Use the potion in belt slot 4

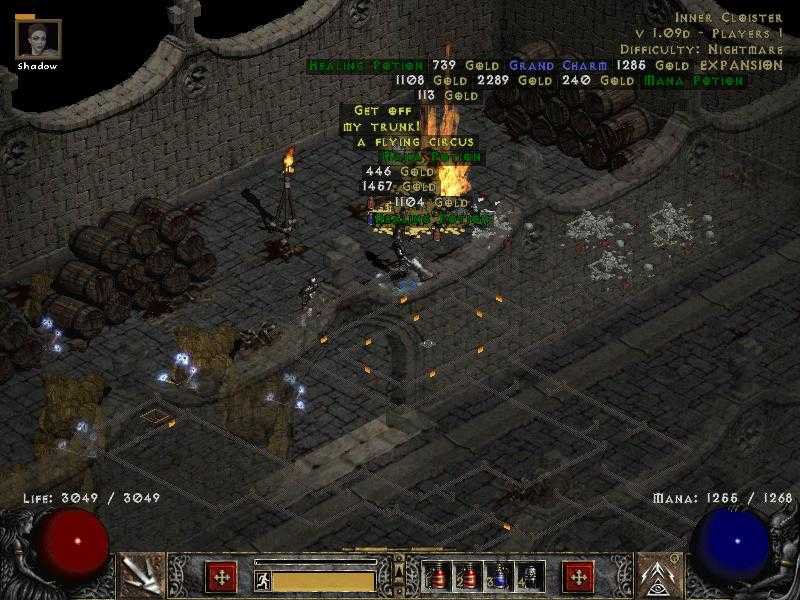click(528, 577)
